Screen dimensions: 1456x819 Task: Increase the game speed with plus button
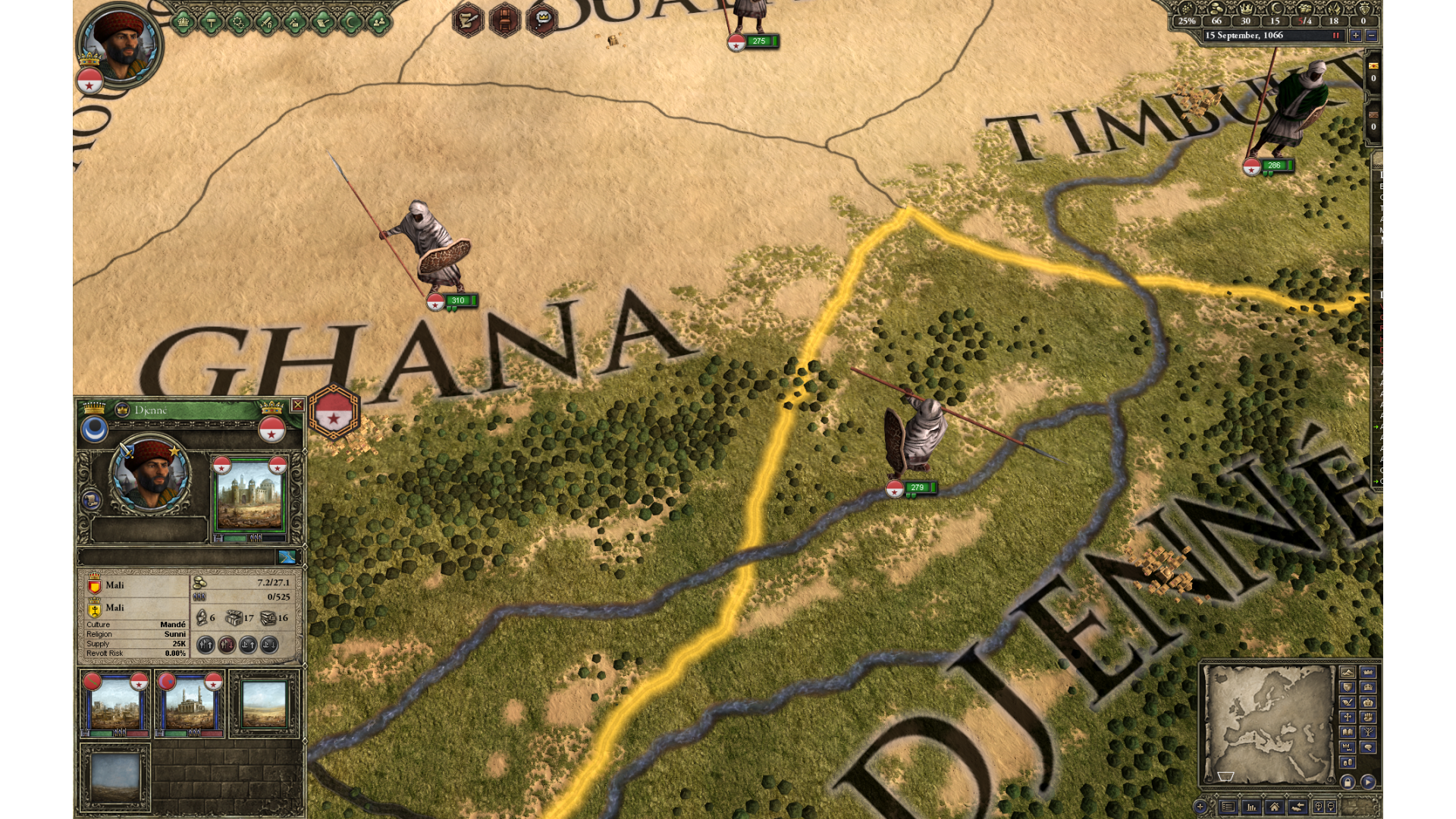pos(1355,36)
